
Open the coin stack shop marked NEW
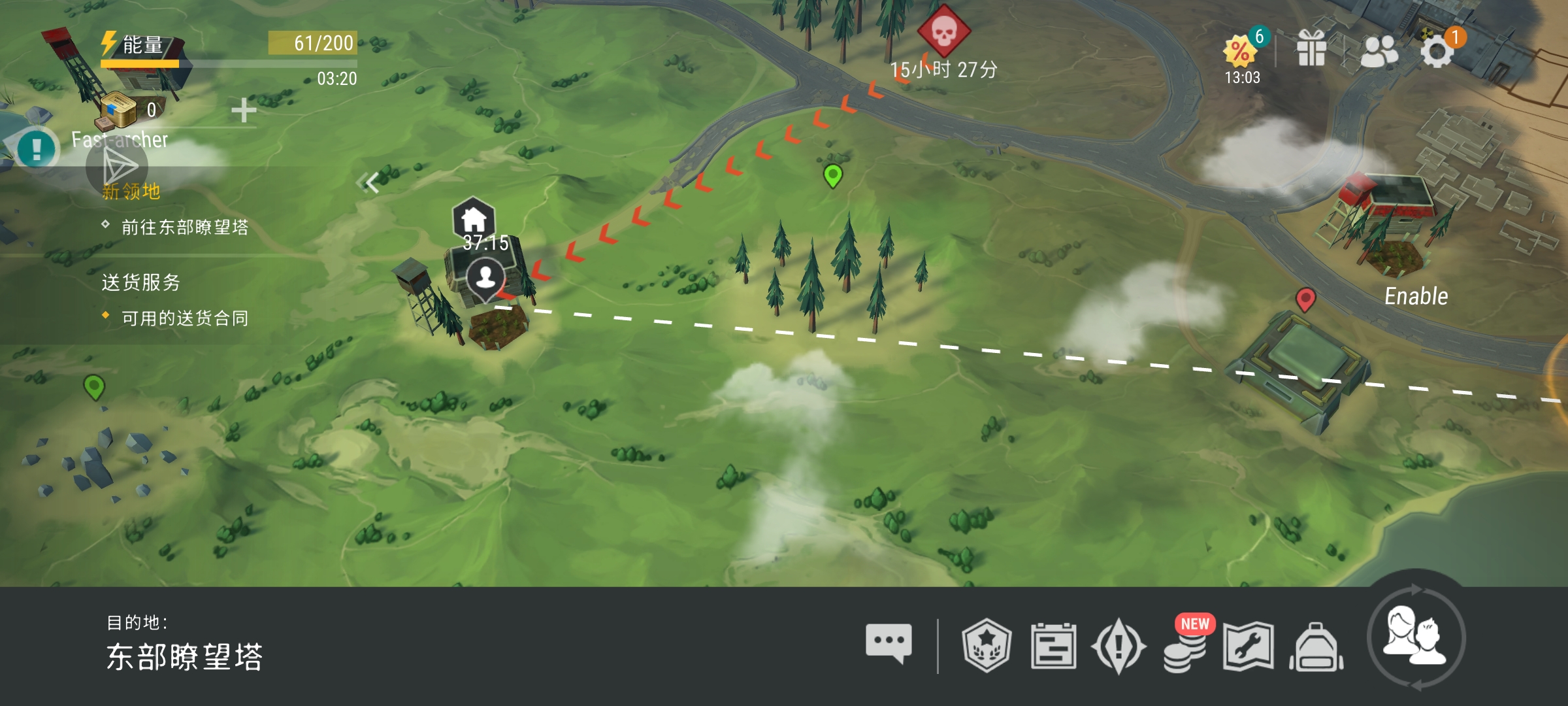(1184, 648)
